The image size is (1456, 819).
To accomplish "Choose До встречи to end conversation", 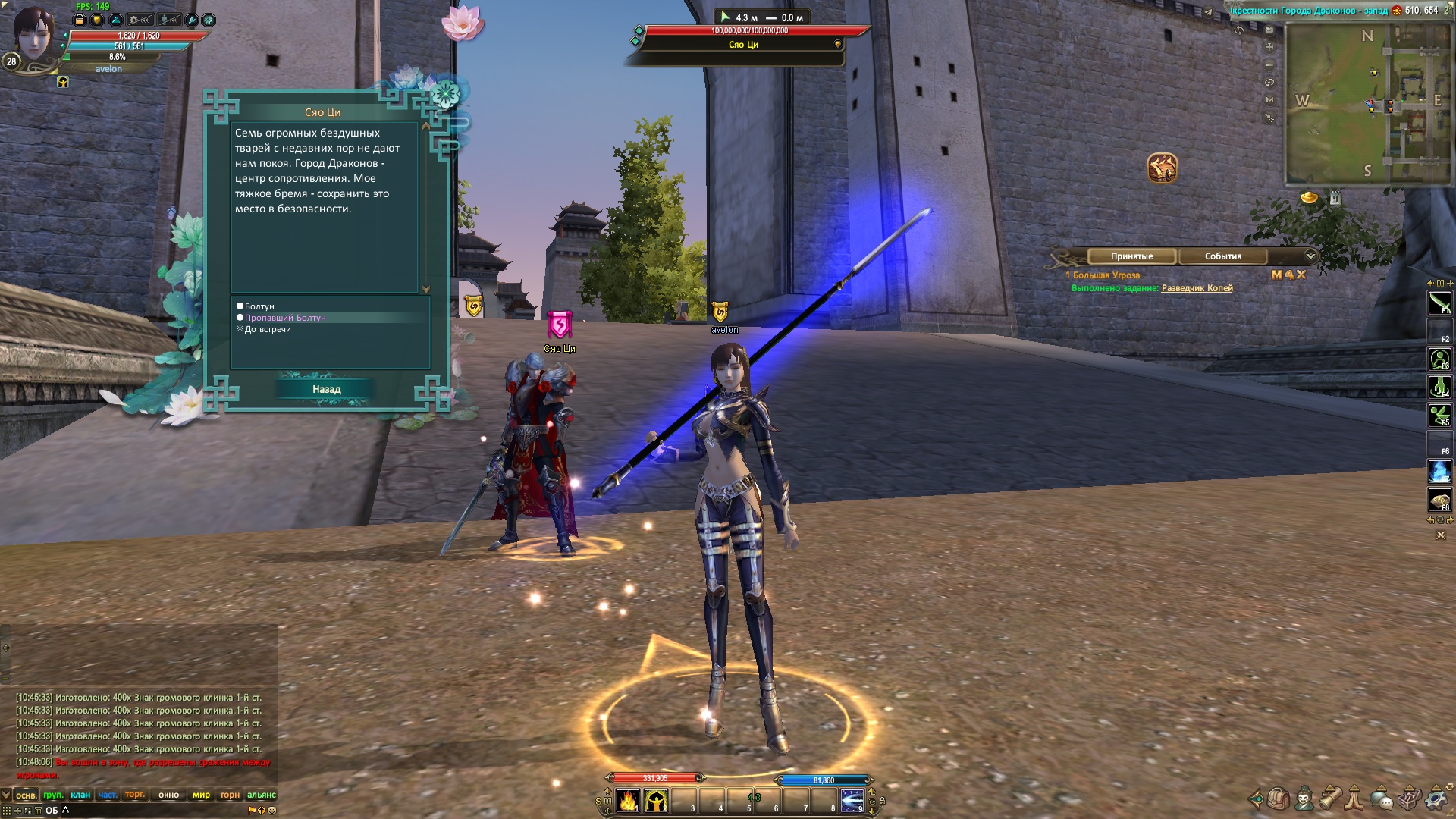I will 267,329.
